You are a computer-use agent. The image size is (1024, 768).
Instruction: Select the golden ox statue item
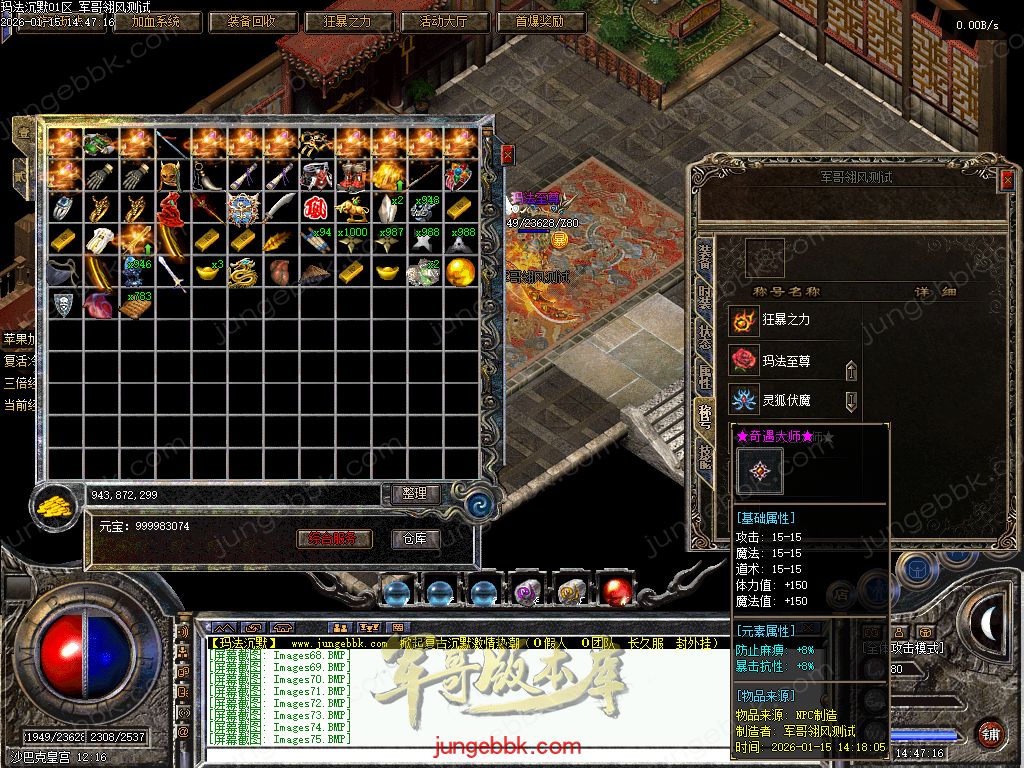350,208
